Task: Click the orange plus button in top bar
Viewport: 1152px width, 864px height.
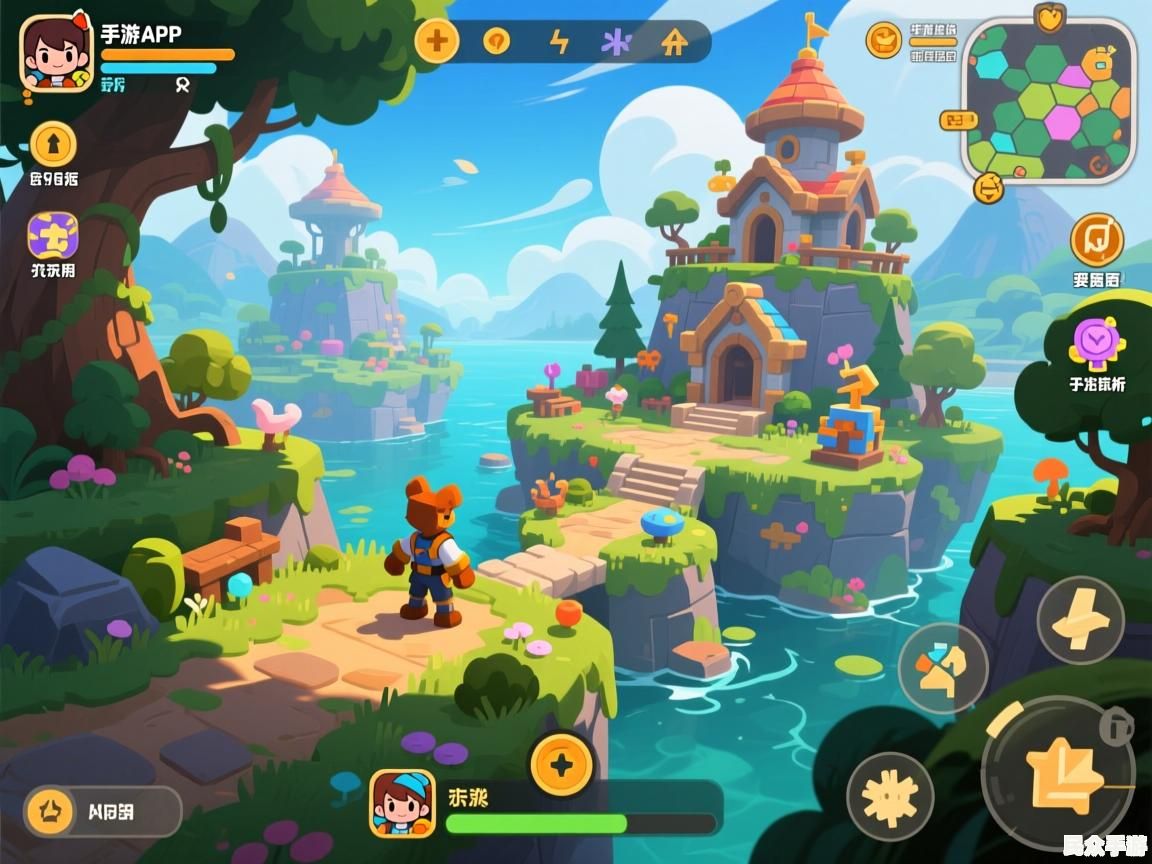Action: tap(437, 41)
